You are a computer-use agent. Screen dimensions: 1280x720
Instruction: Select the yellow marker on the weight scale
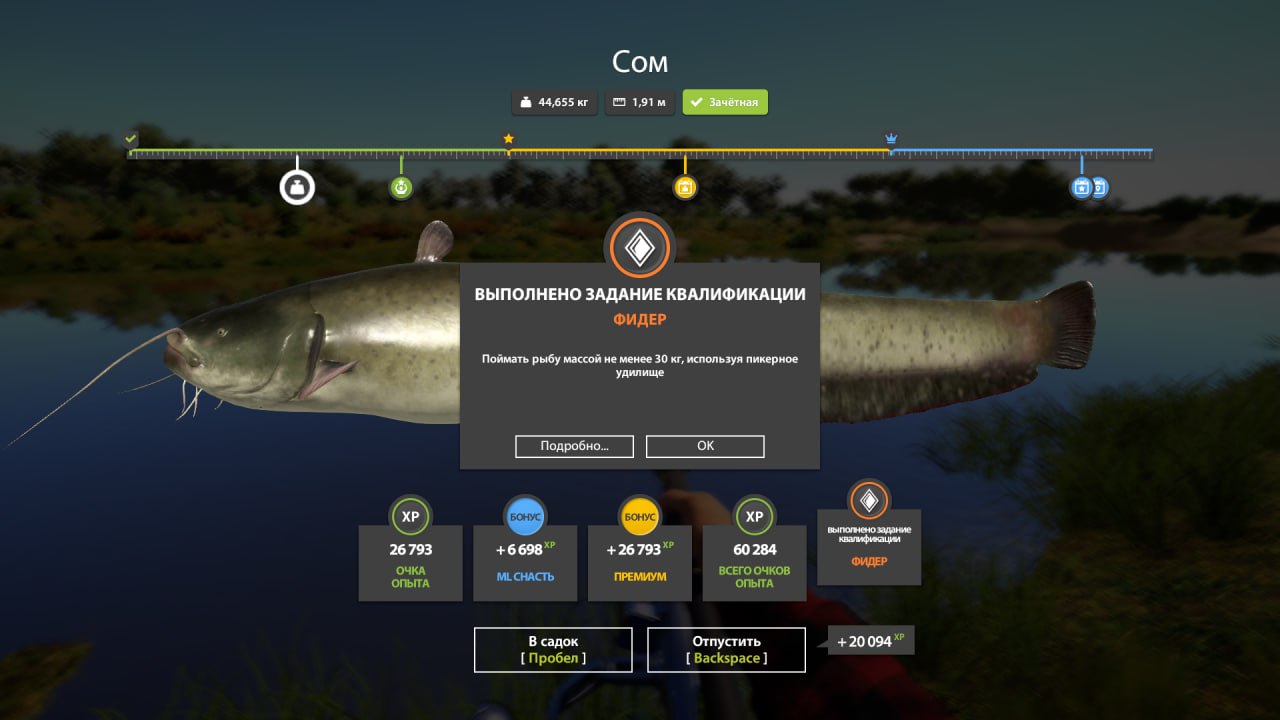pyautogui.click(x=685, y=187)
